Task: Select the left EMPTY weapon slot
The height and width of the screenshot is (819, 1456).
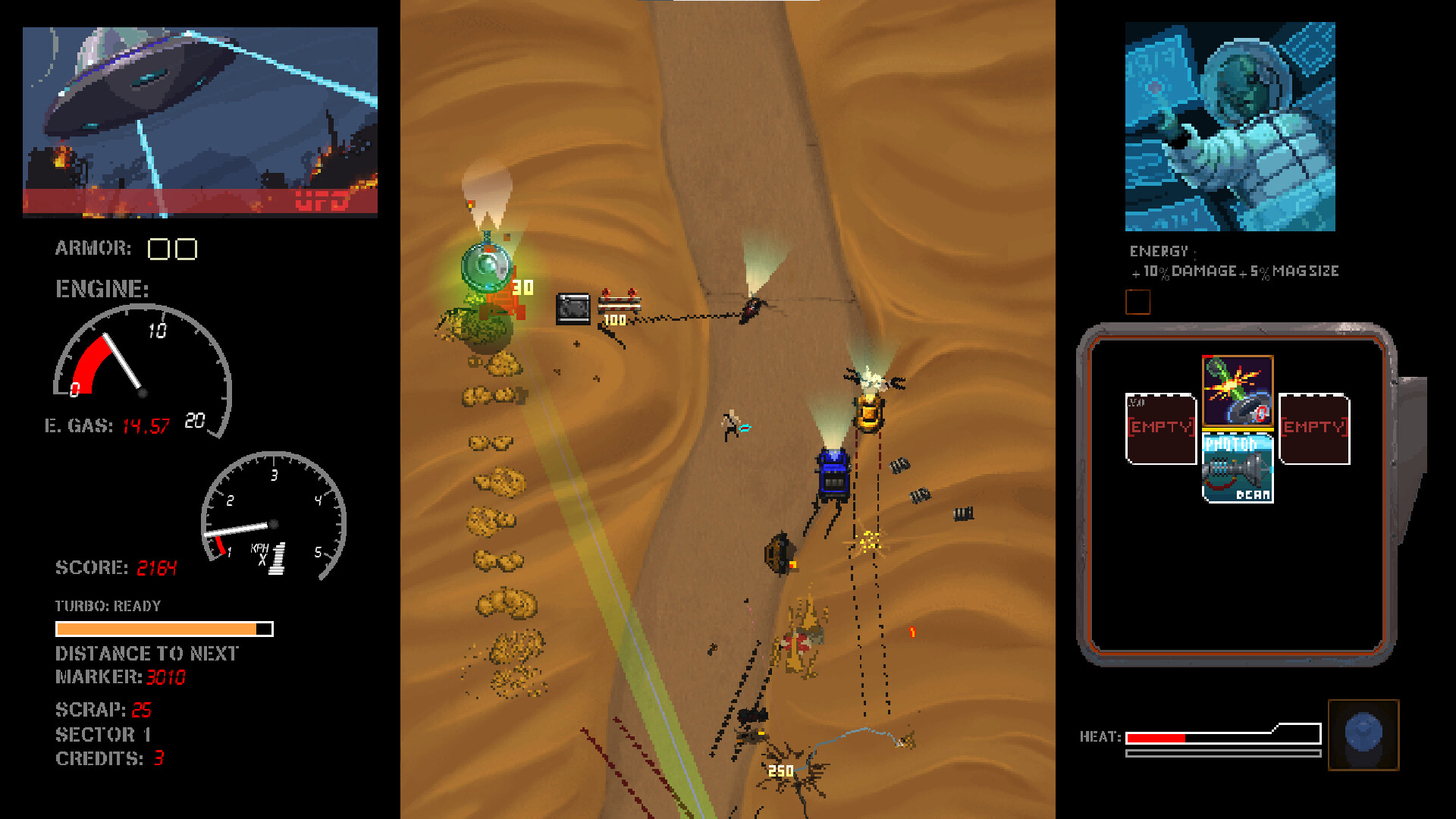Action: point(1160,428)
